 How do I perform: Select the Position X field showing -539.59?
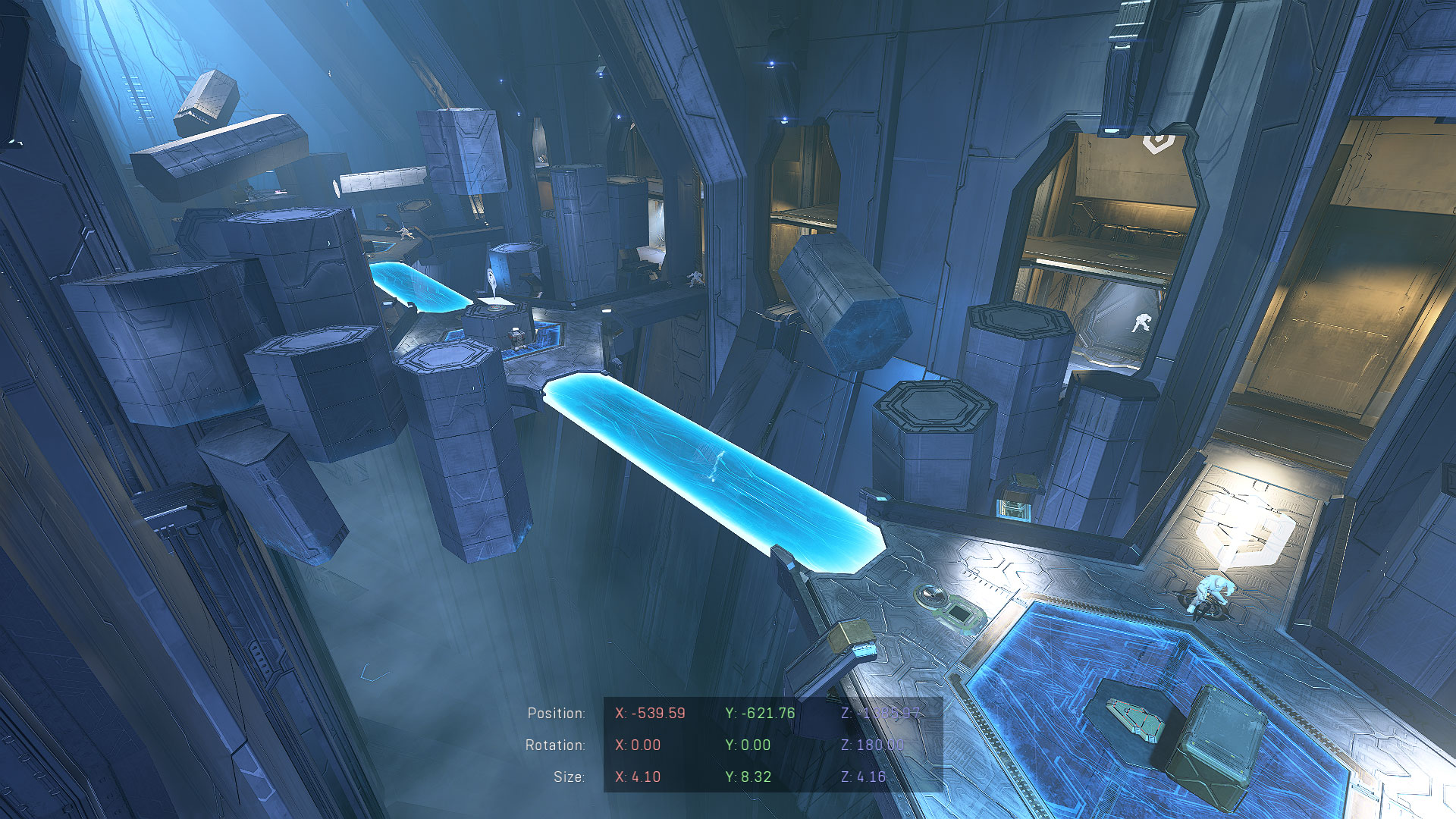point(650,714)
